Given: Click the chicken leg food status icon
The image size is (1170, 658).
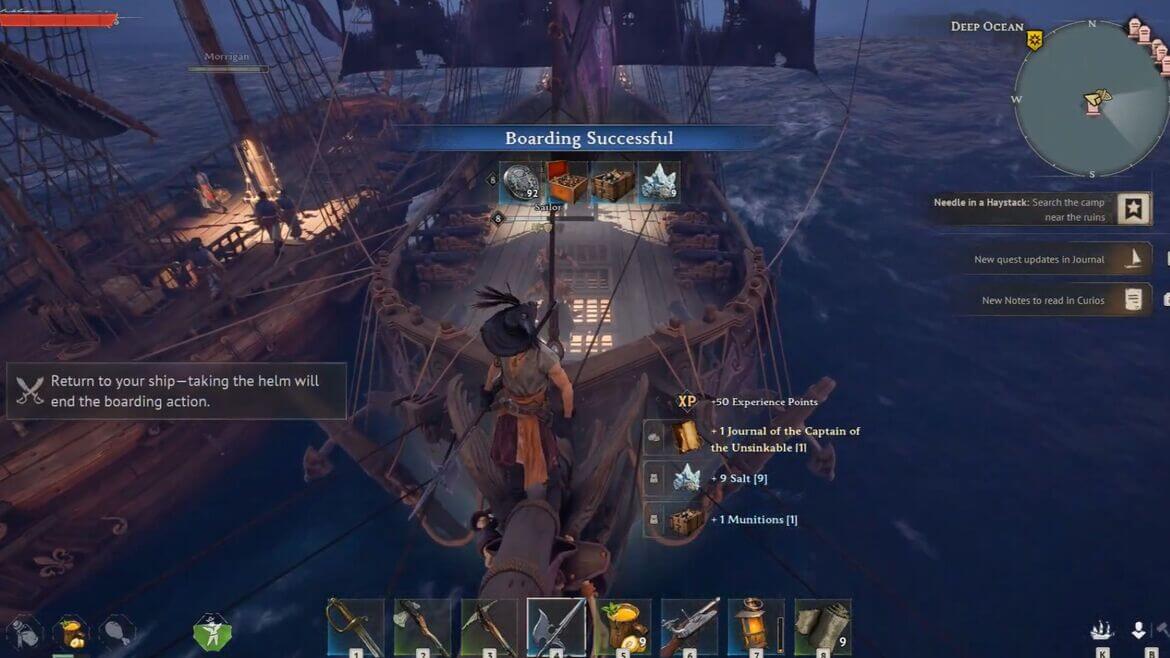Looking at the screenshot, I should 116,632.
